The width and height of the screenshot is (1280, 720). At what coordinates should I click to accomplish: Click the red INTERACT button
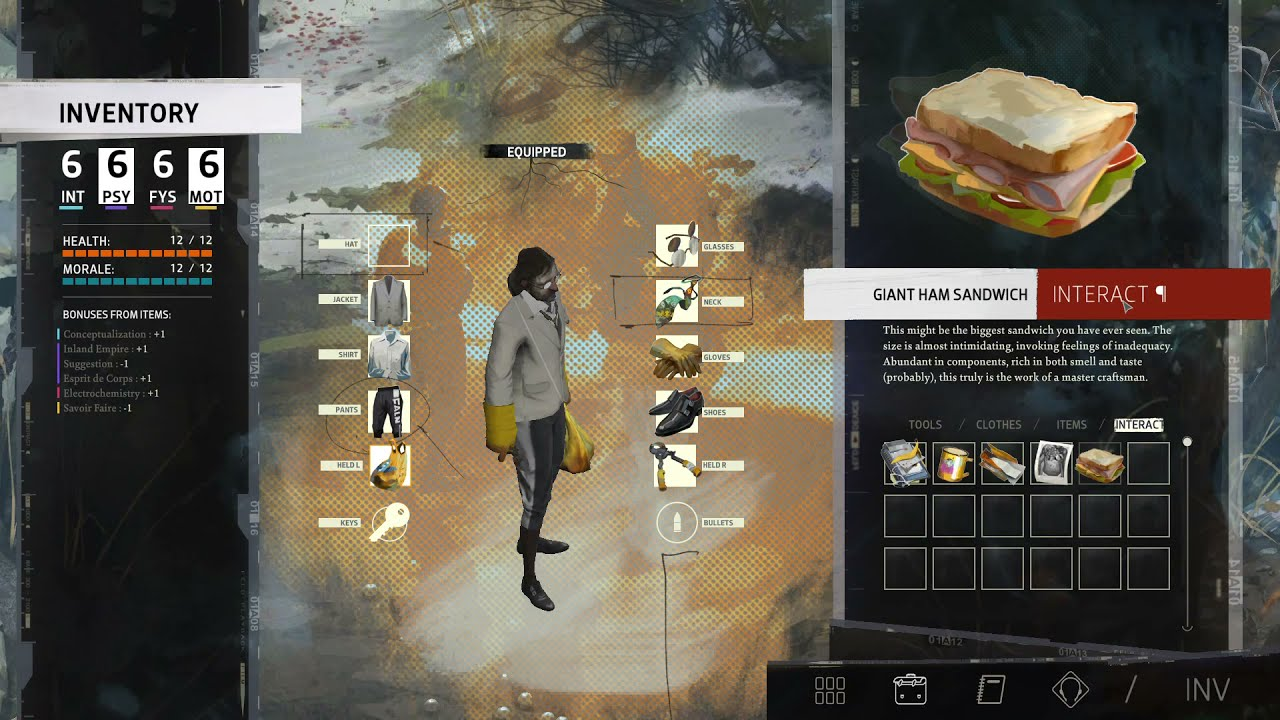click(1152, 294)
